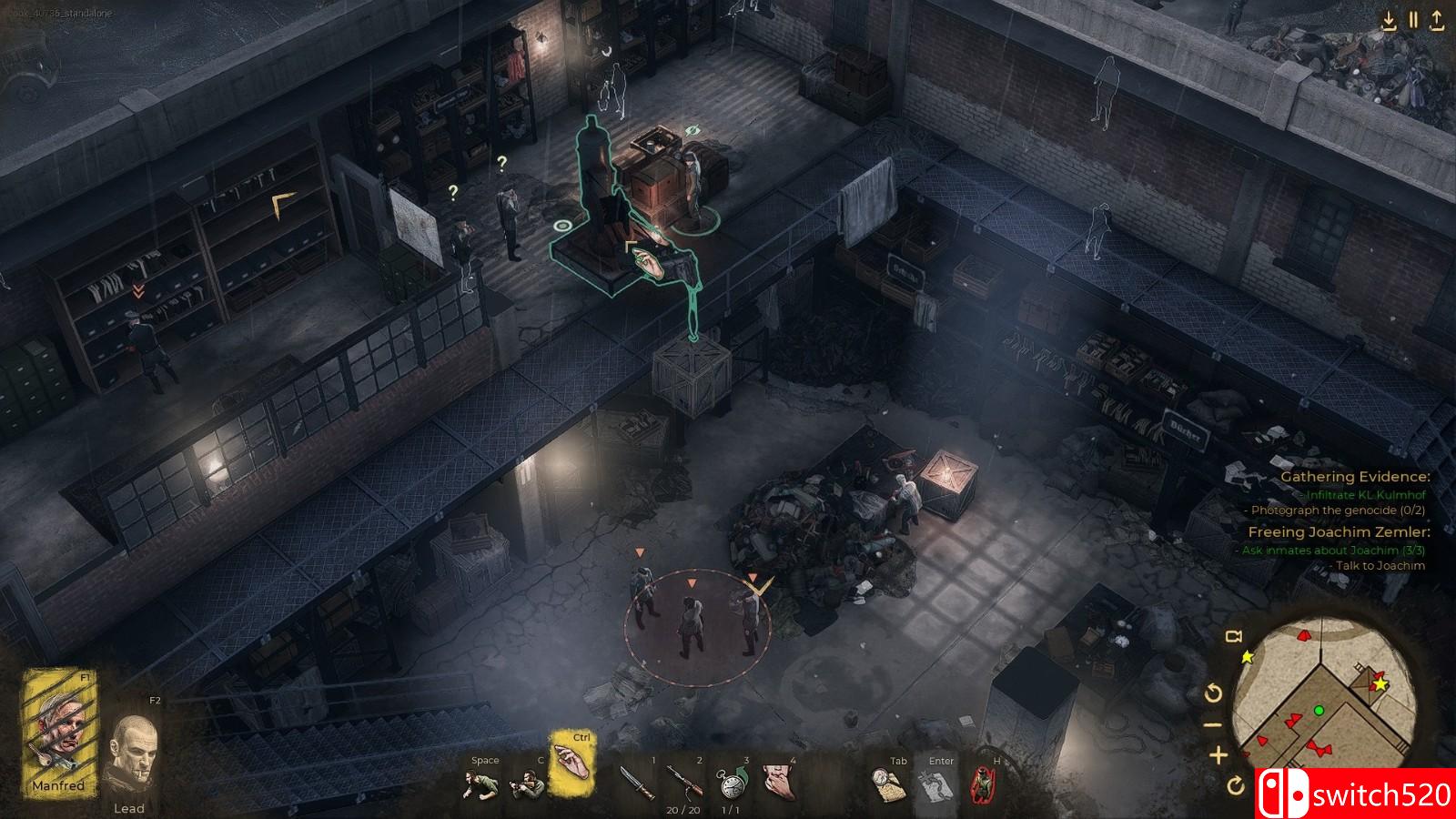Toggle the crawl stance icon
1456x819 pixels.
481,784
